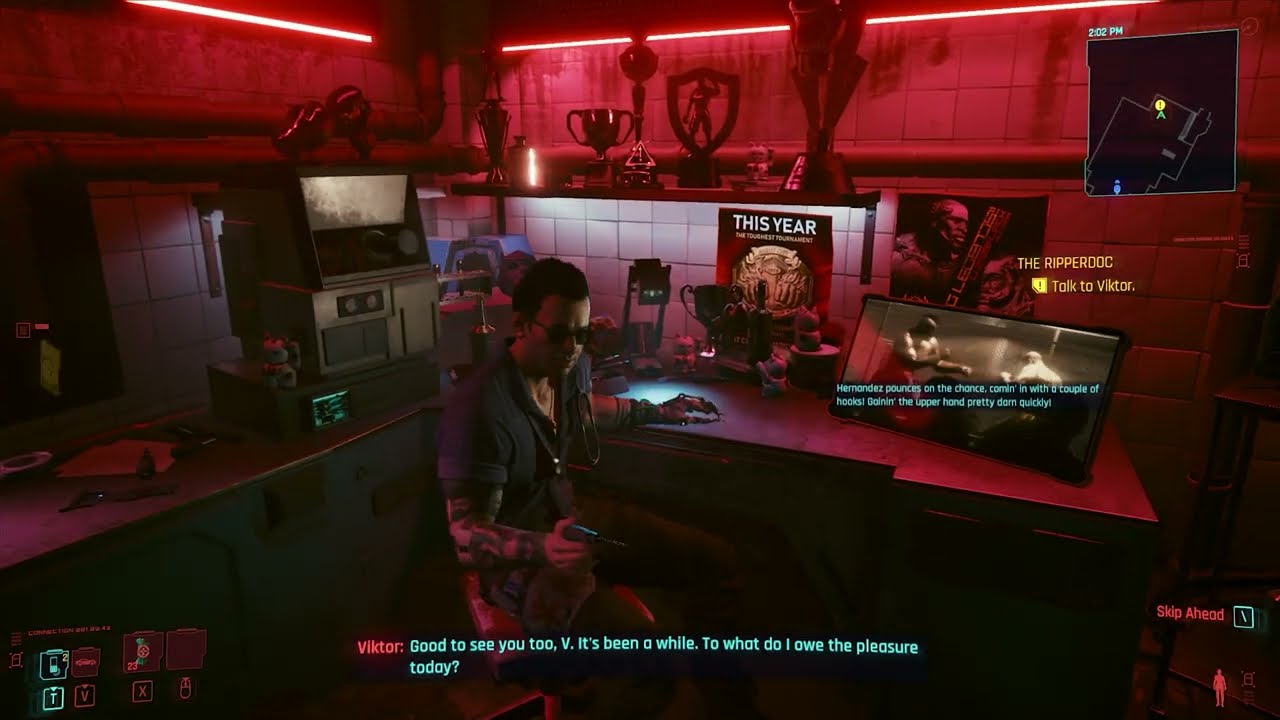Click the small red bracket icon on left edge
Image resolution: width=1280 pixels, height=720 pixels.
pyautogui.click(x=16, y=661)
